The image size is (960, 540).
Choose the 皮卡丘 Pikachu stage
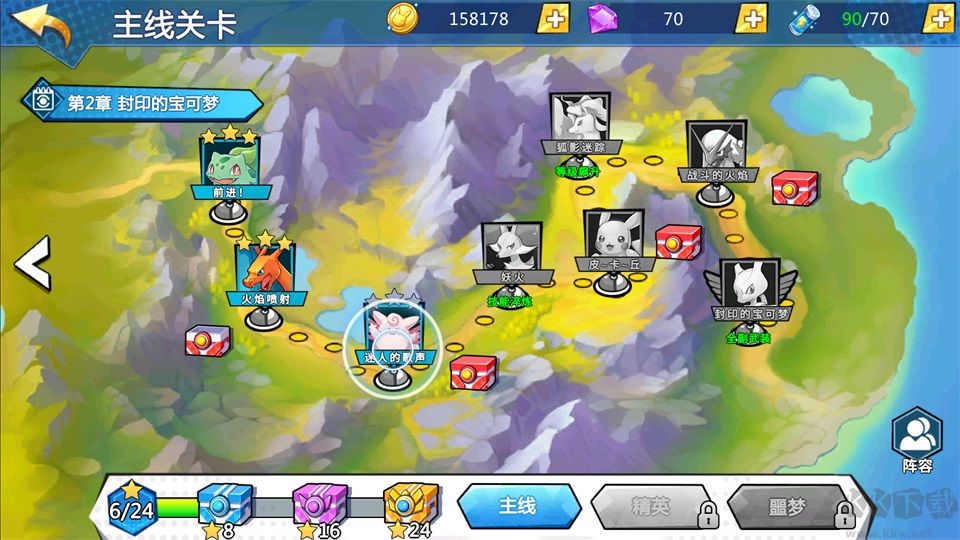click(x=614, y=240)
